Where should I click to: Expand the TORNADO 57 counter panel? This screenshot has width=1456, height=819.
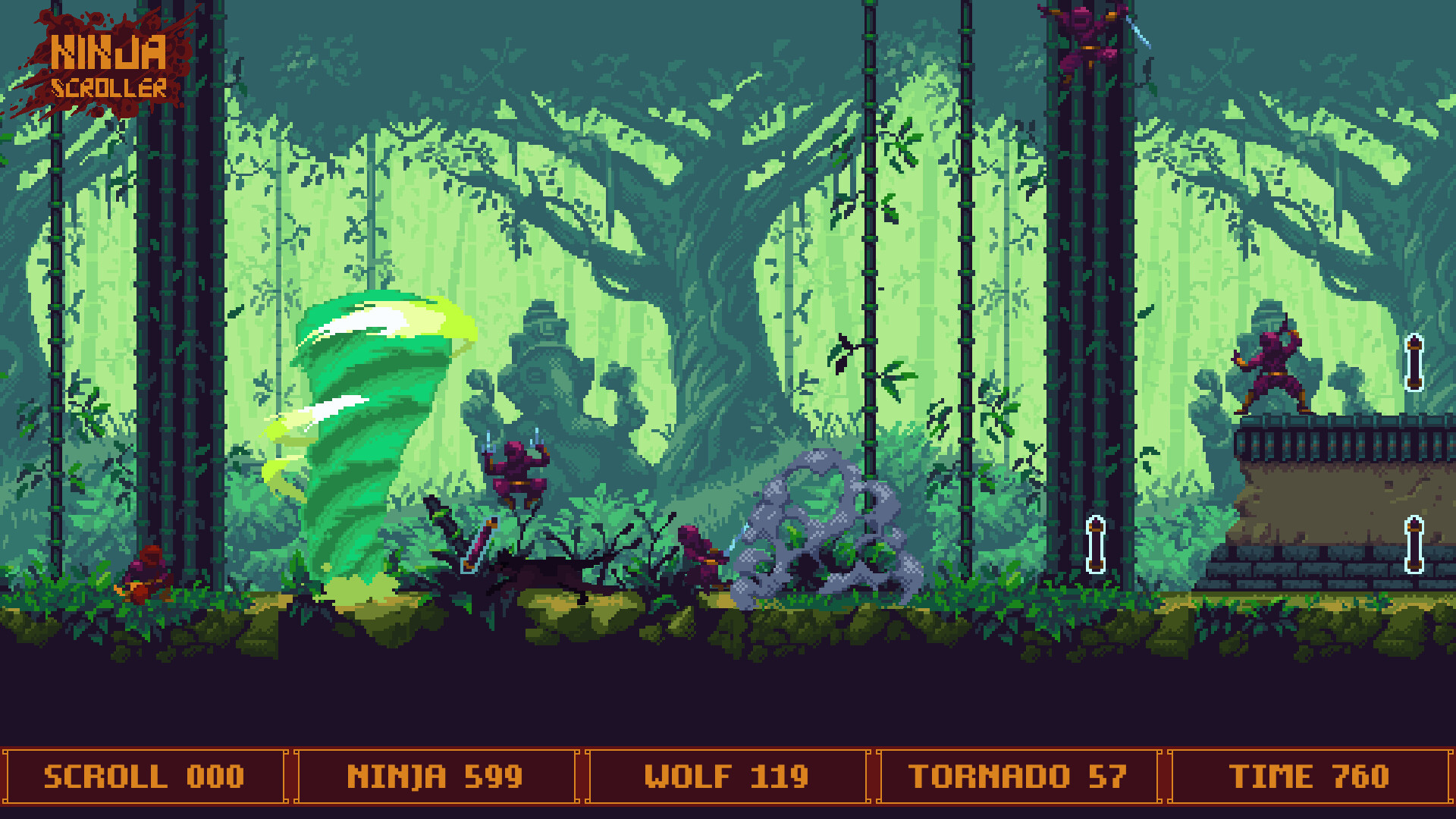(1018, 777)
